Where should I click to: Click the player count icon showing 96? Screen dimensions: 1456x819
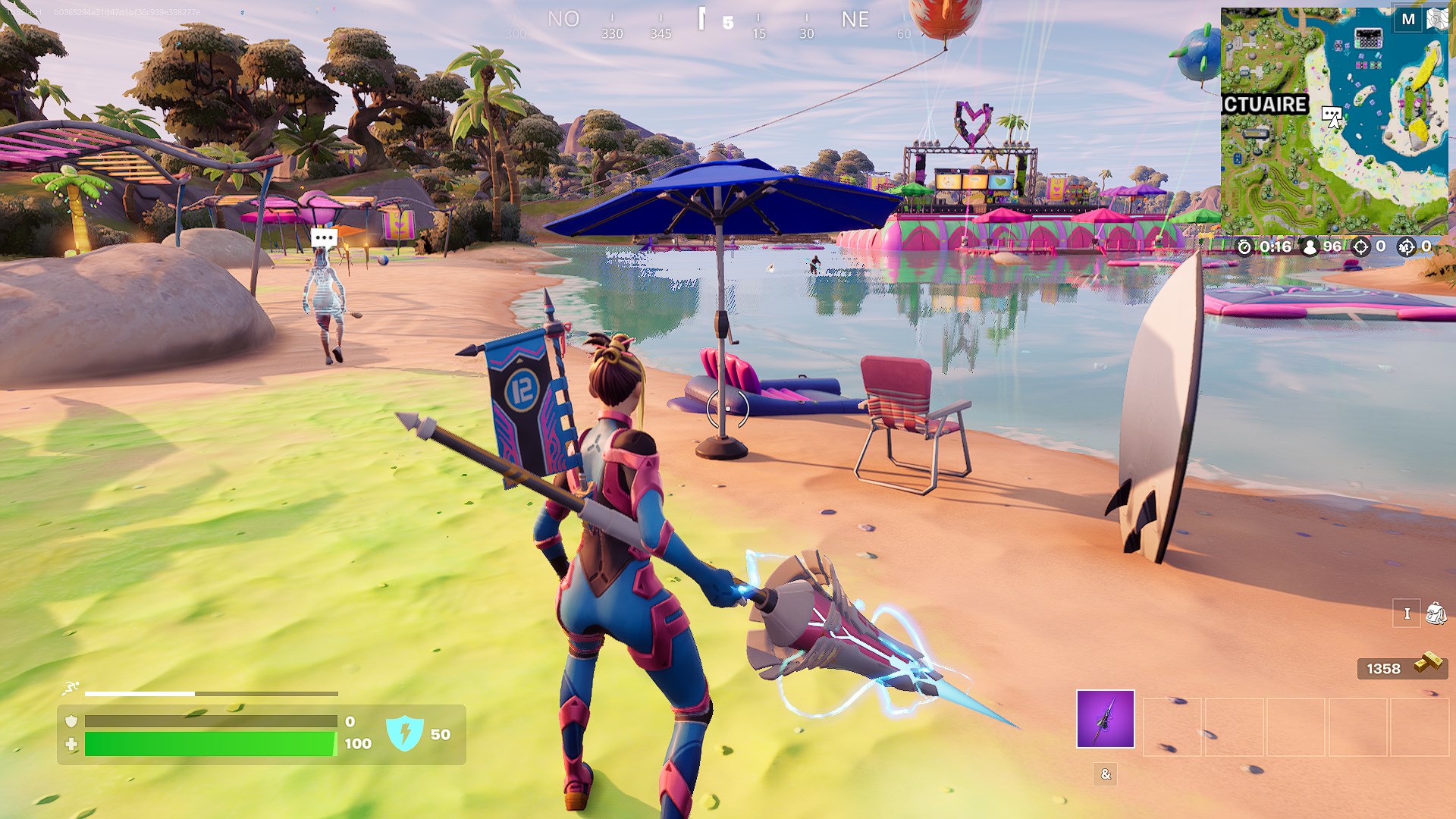pos(1310,245)
